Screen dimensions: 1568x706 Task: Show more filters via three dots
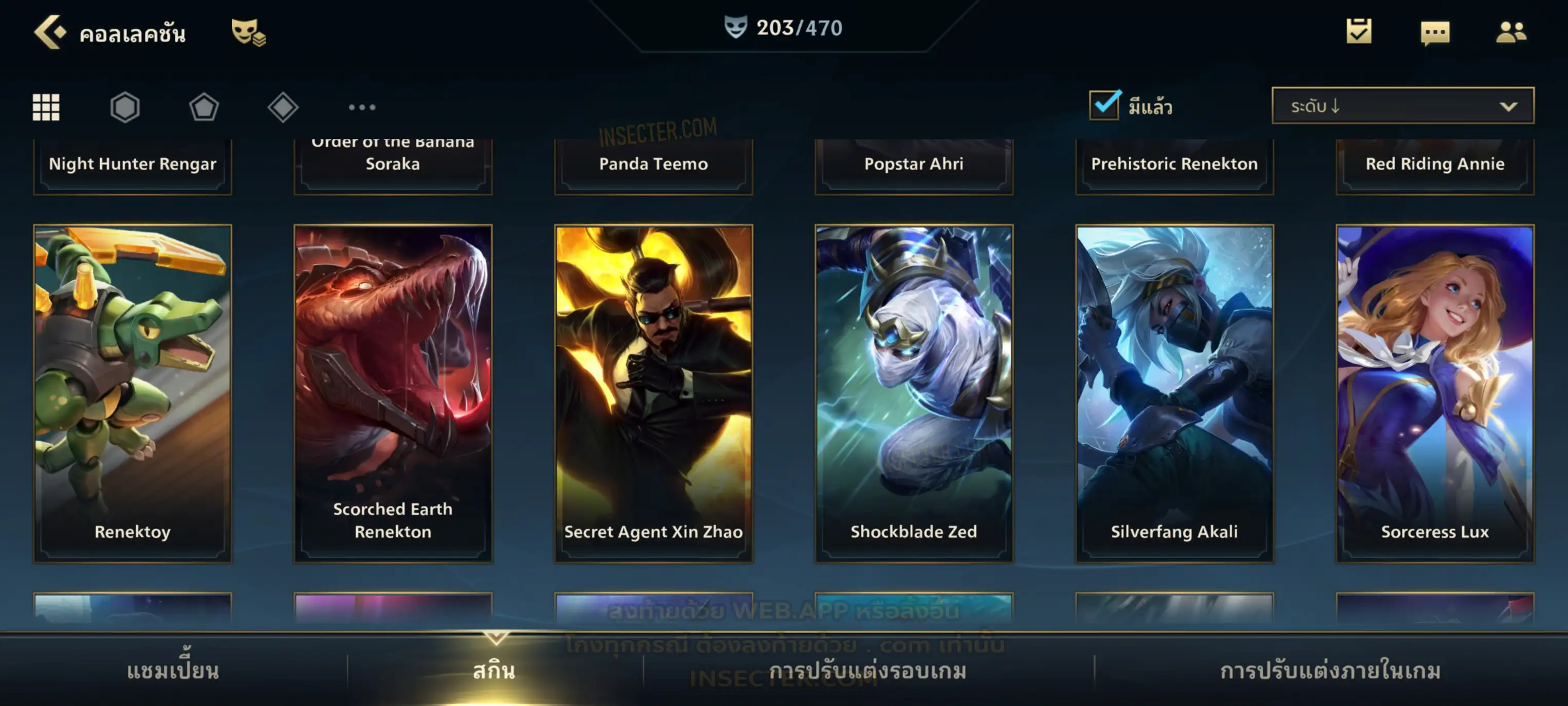click(x=362, y=107)
